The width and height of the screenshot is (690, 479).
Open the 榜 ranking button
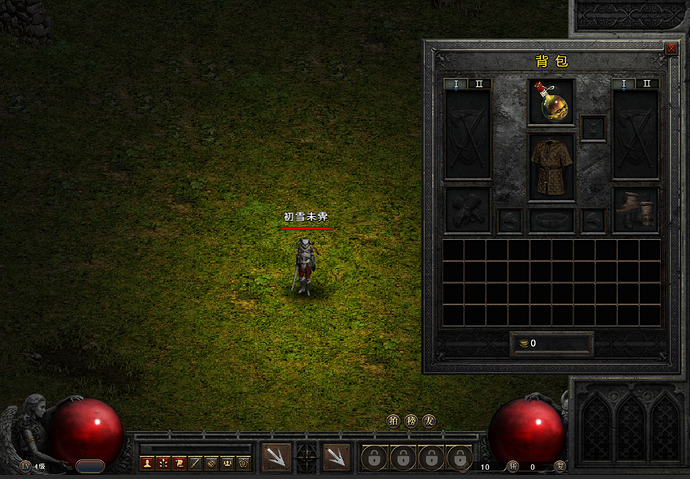point(411,421)
